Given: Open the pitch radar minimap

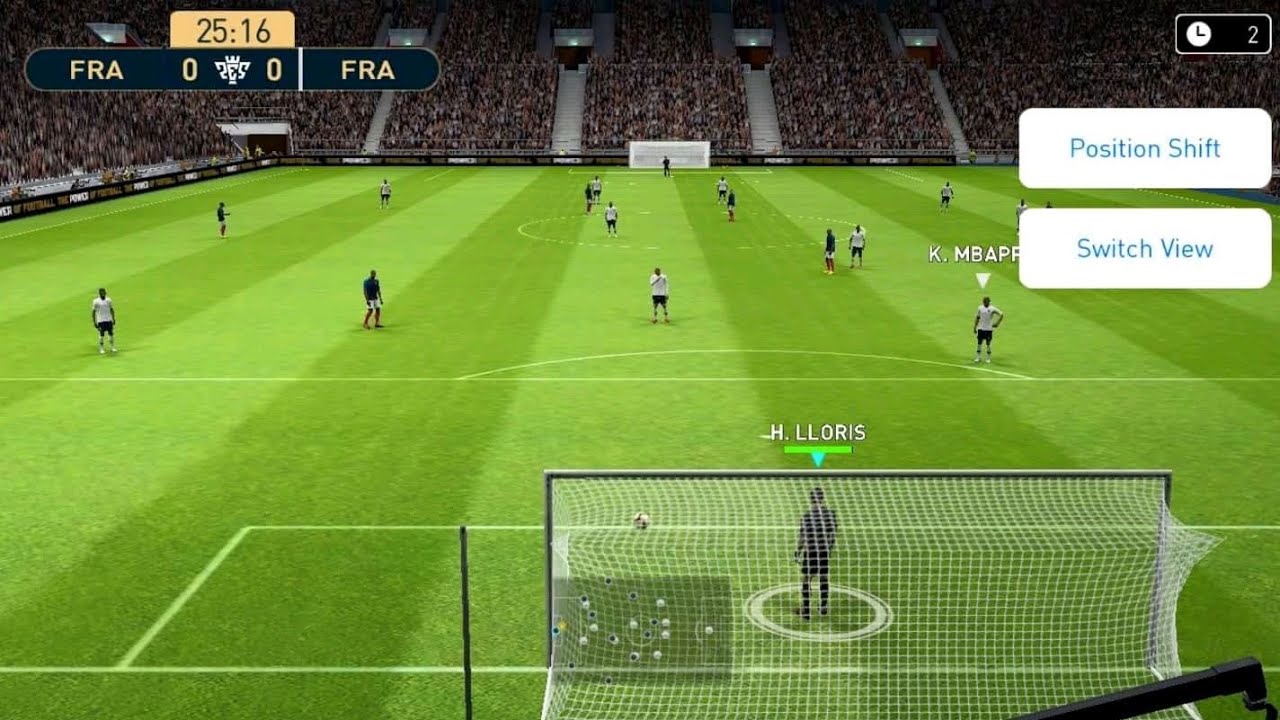Looking at the screenshot, I should [x=641, y=624].
